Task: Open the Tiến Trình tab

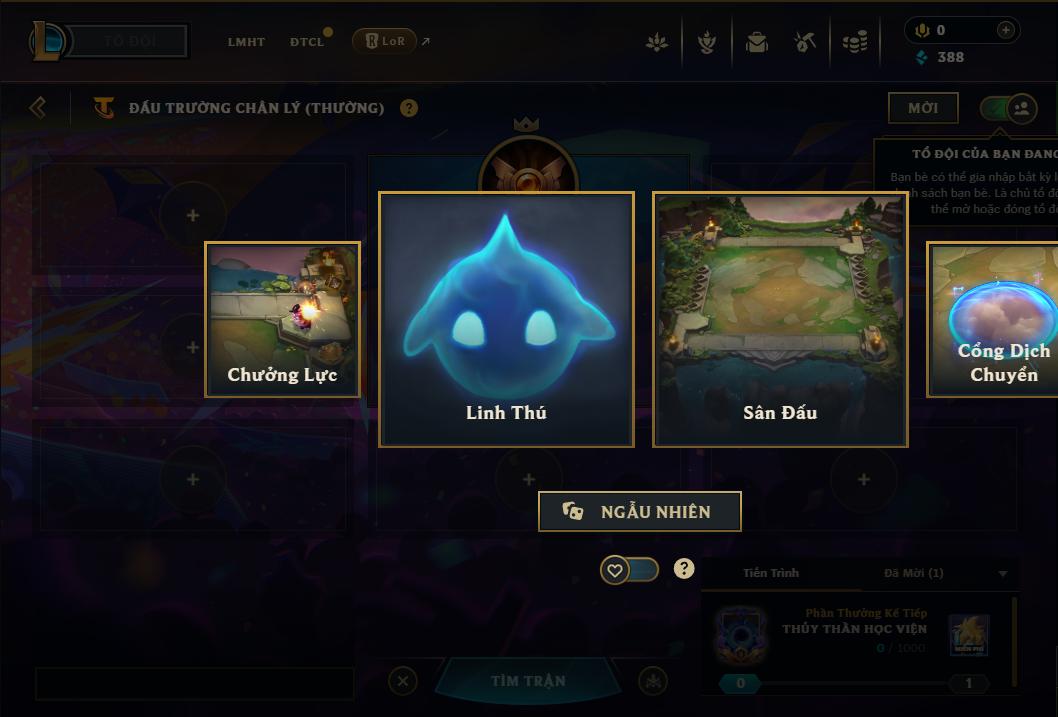Action: [x=771, y=573]
